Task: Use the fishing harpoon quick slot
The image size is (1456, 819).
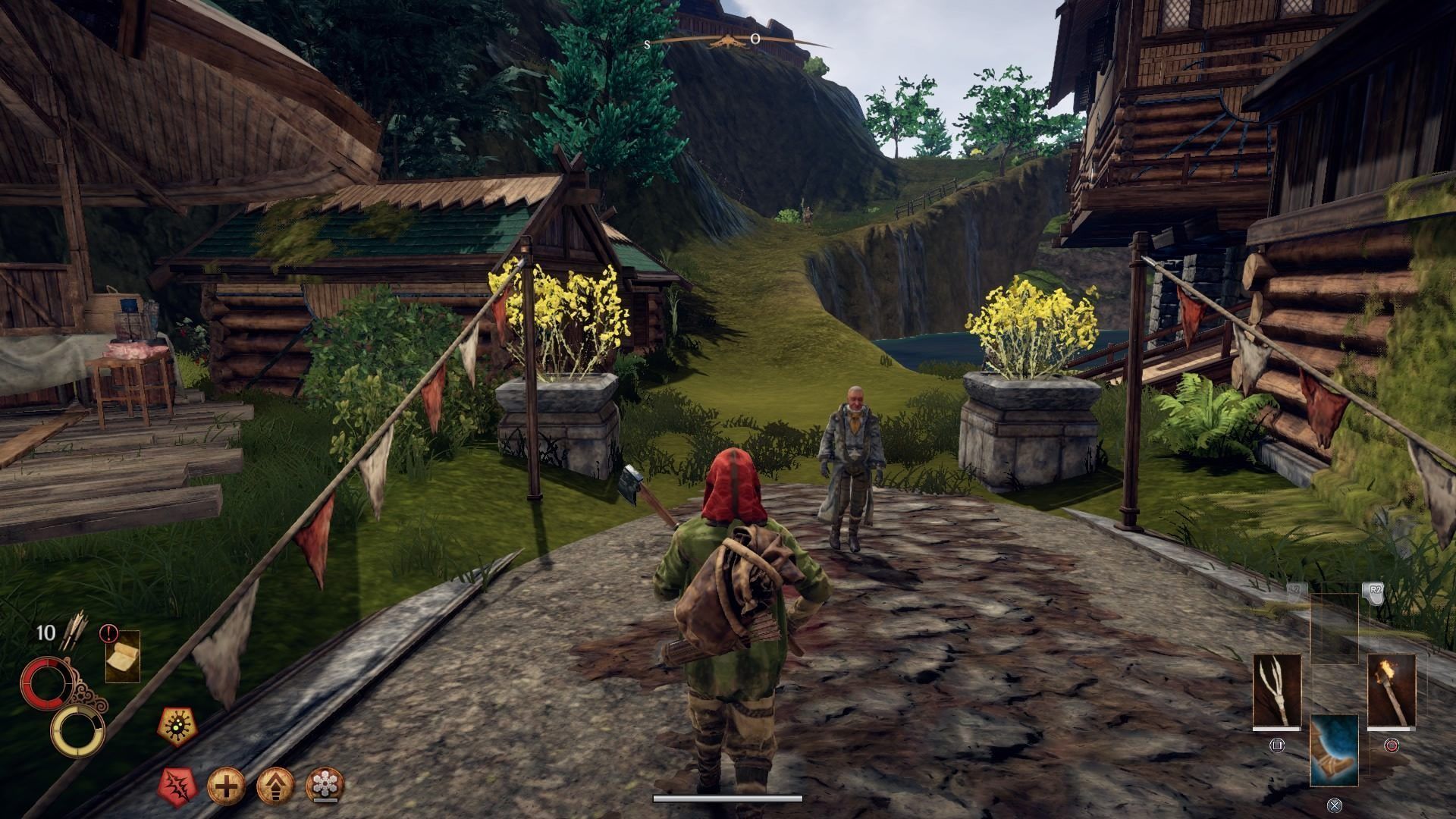Action: click(1276, 691)
